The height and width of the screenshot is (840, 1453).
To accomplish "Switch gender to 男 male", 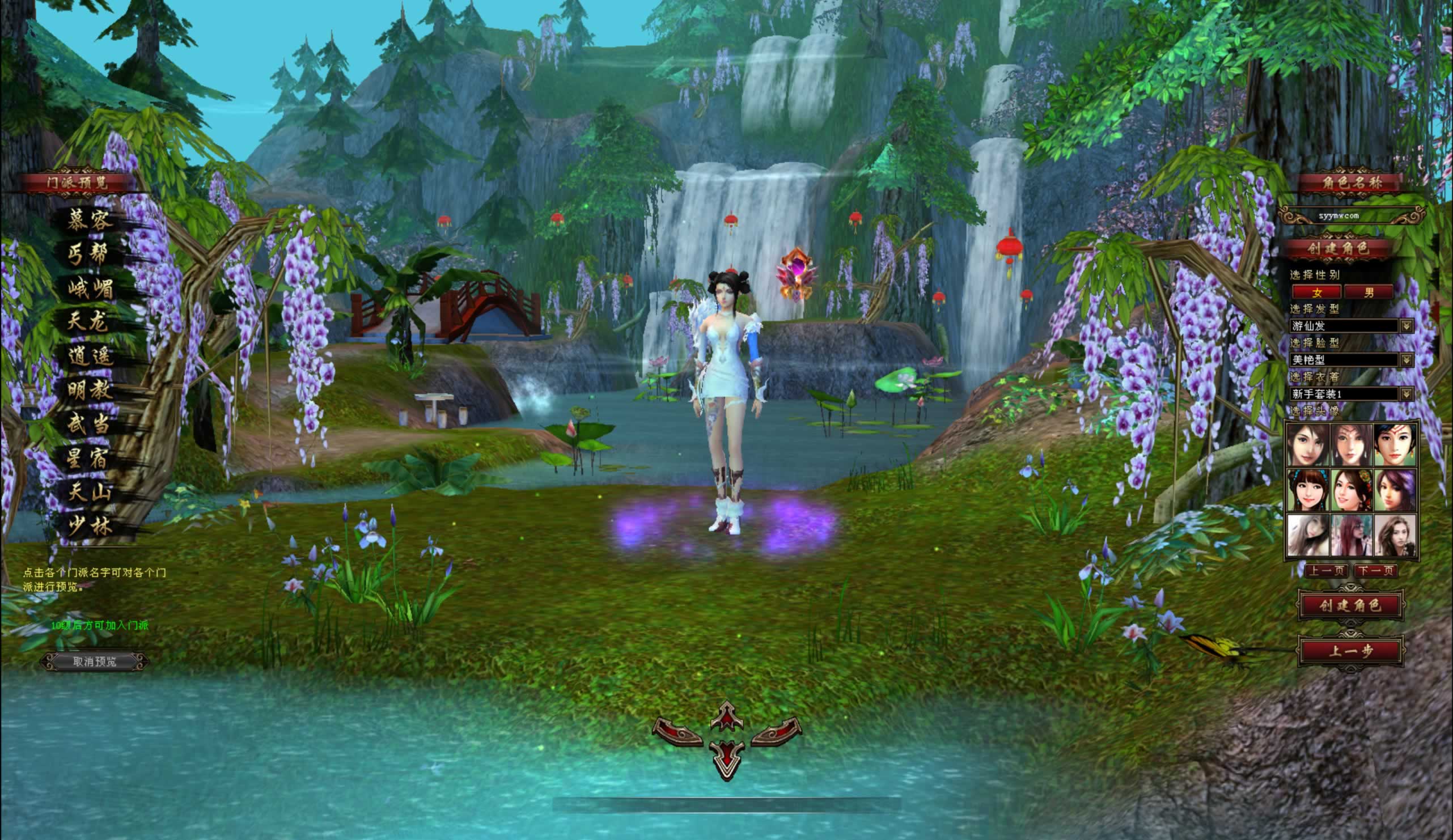I will pyautogui.click(x=1369, y=292).
